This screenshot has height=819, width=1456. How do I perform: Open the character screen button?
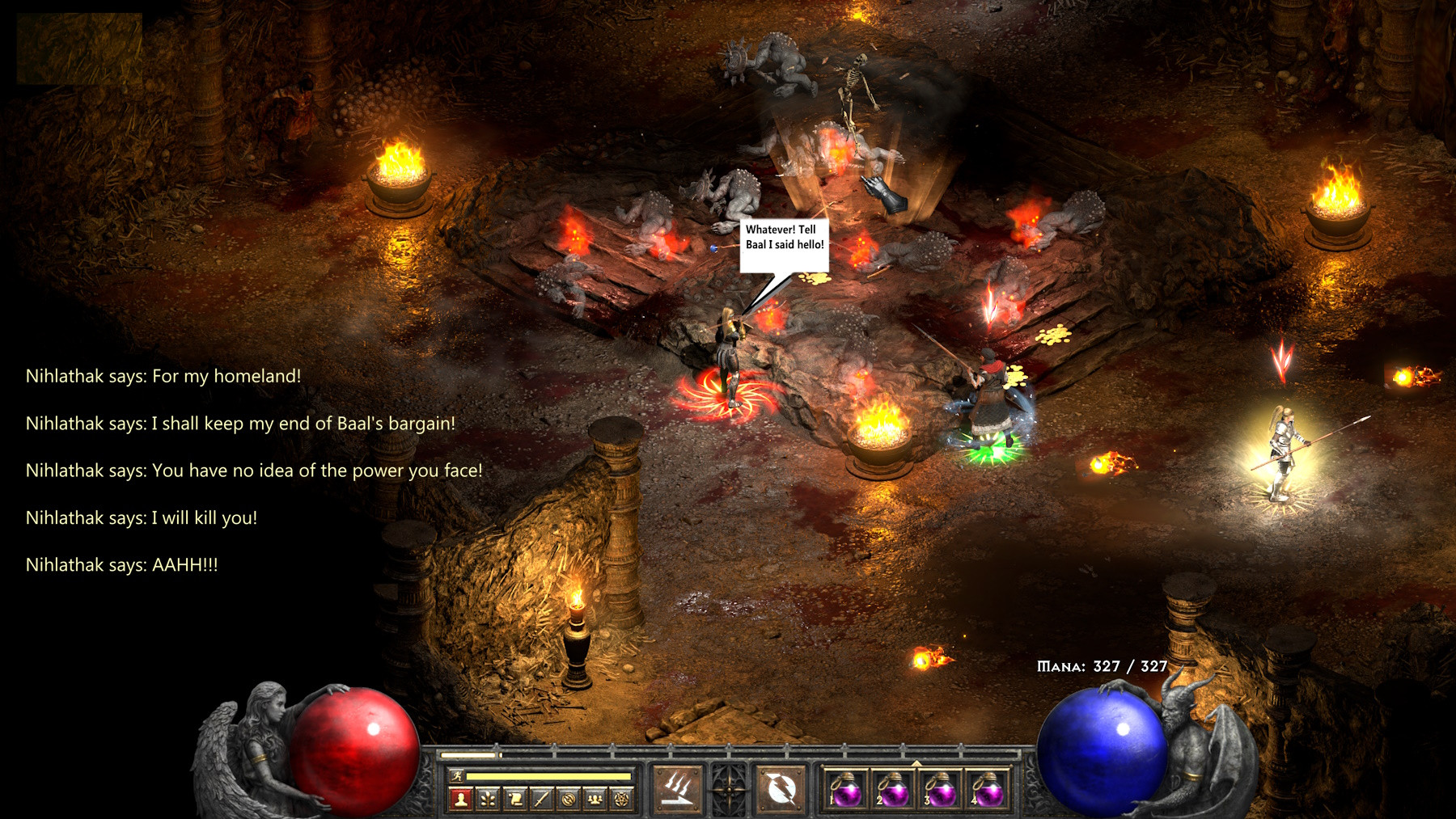[460, 800]
